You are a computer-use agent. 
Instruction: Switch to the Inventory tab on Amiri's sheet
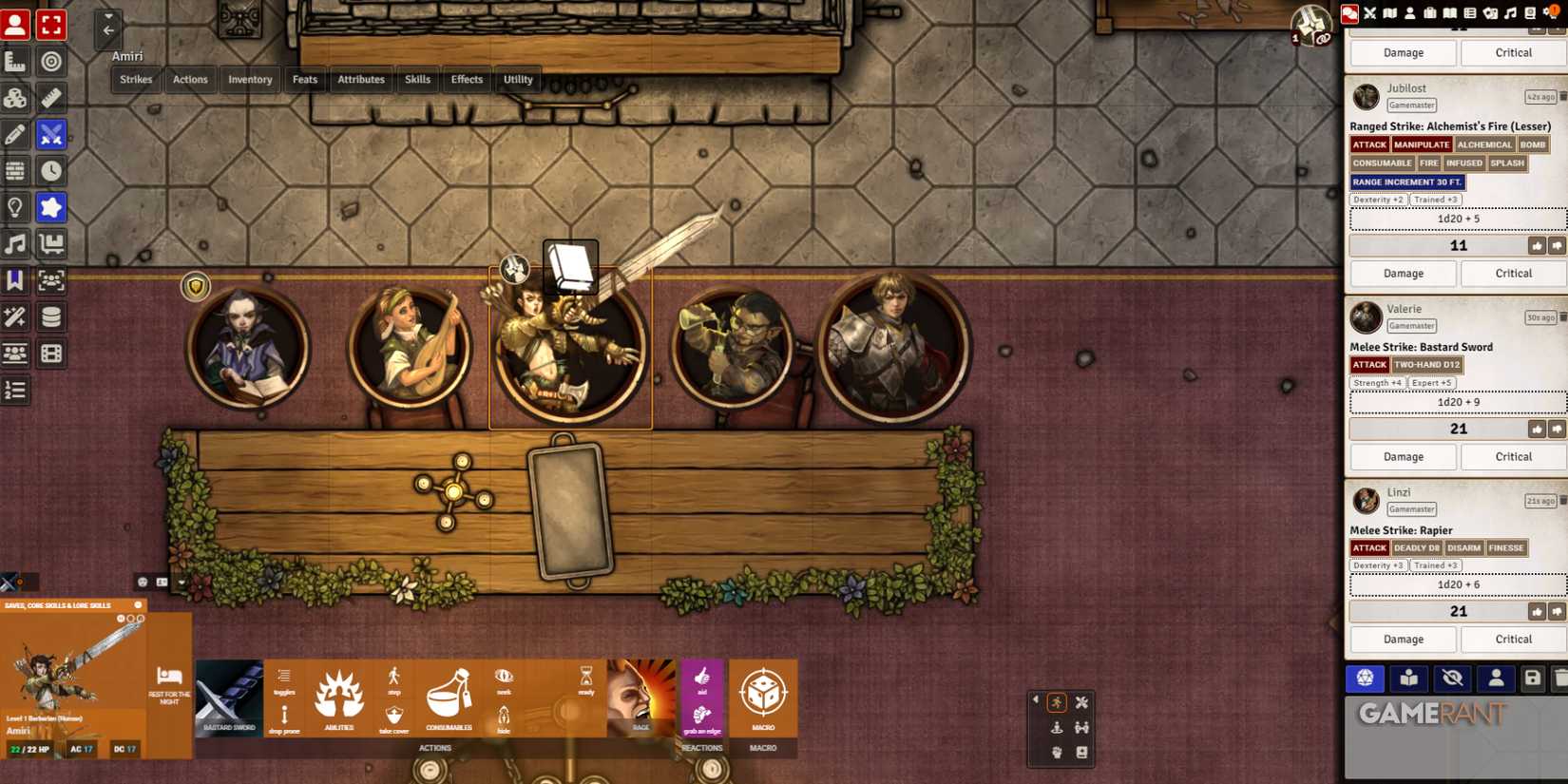click(249, 79)
